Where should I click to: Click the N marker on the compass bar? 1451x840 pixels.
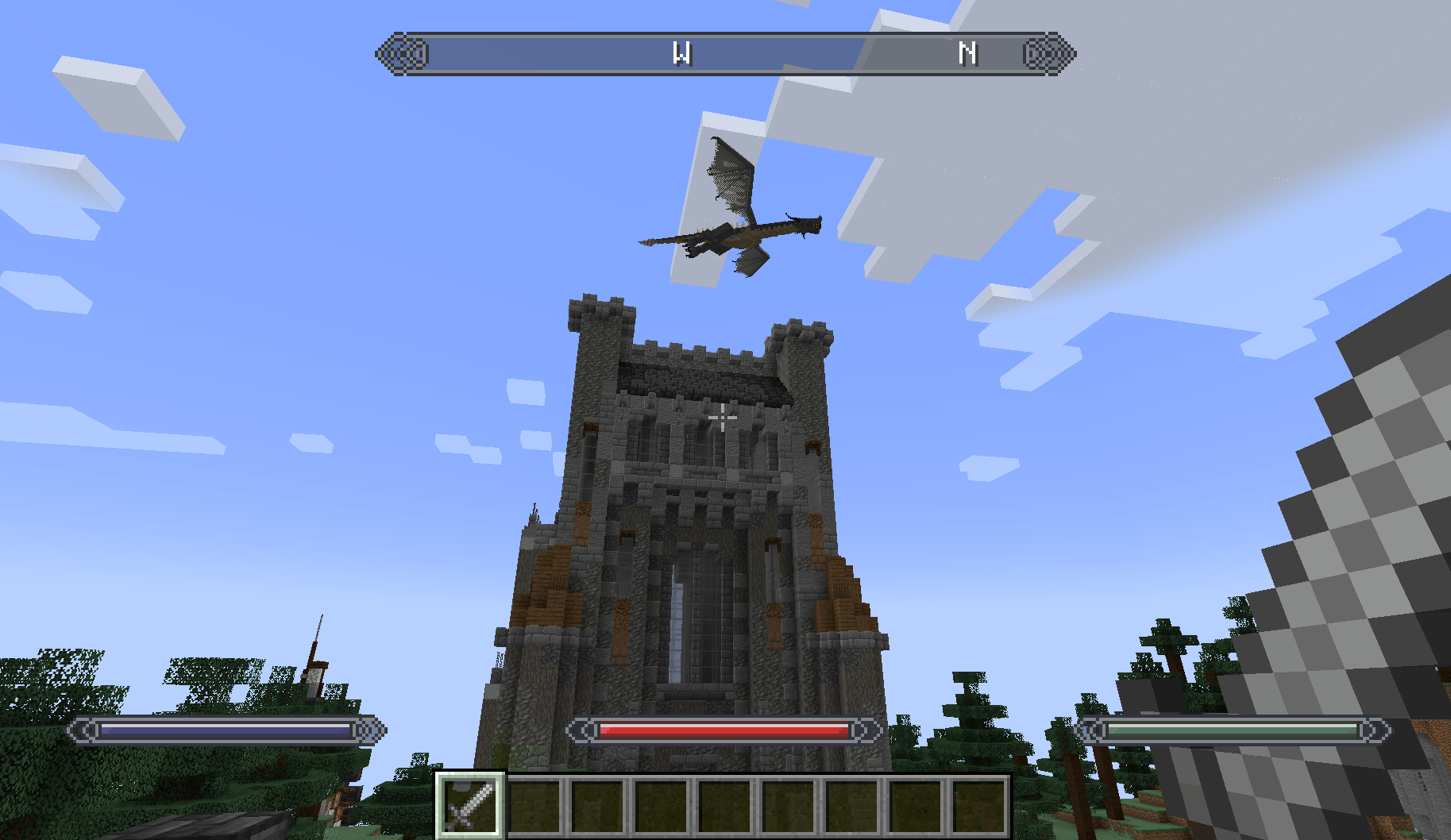pyautogui.click(x=968, y=54)
